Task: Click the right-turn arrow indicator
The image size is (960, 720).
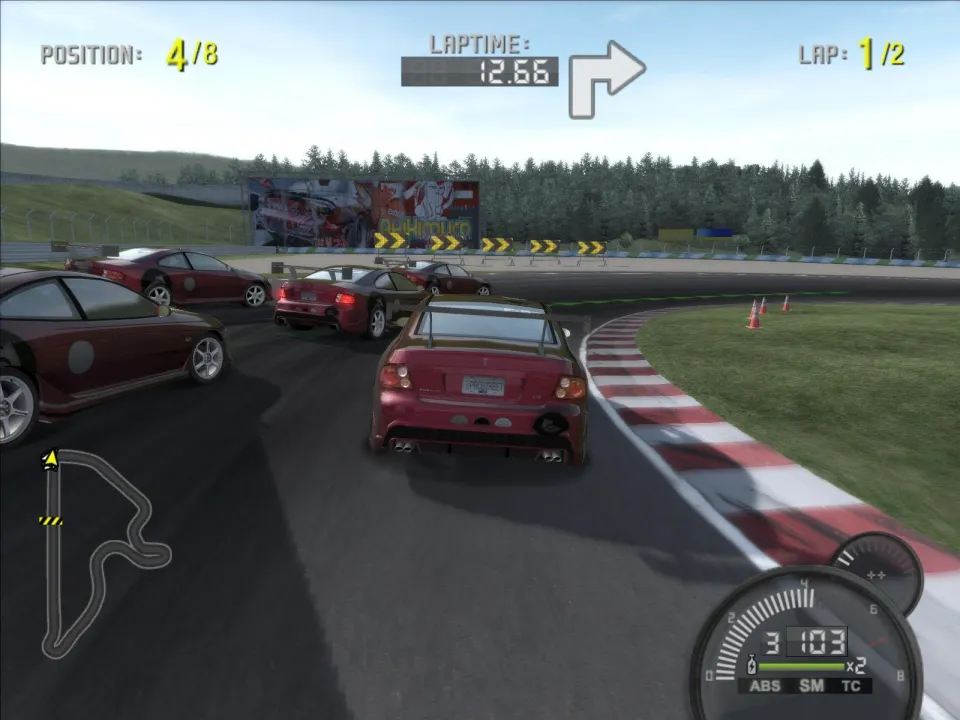Action: tap(606, 77)
